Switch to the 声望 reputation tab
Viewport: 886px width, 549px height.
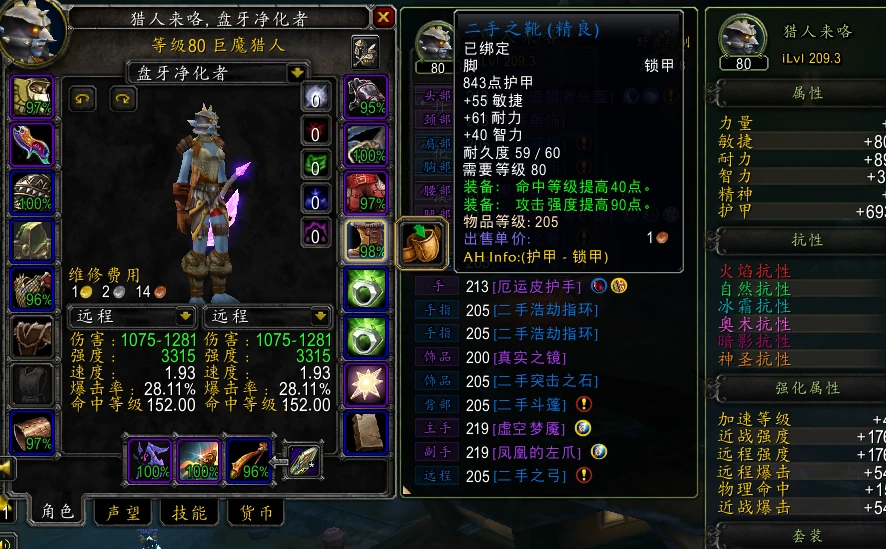[123, 512]
